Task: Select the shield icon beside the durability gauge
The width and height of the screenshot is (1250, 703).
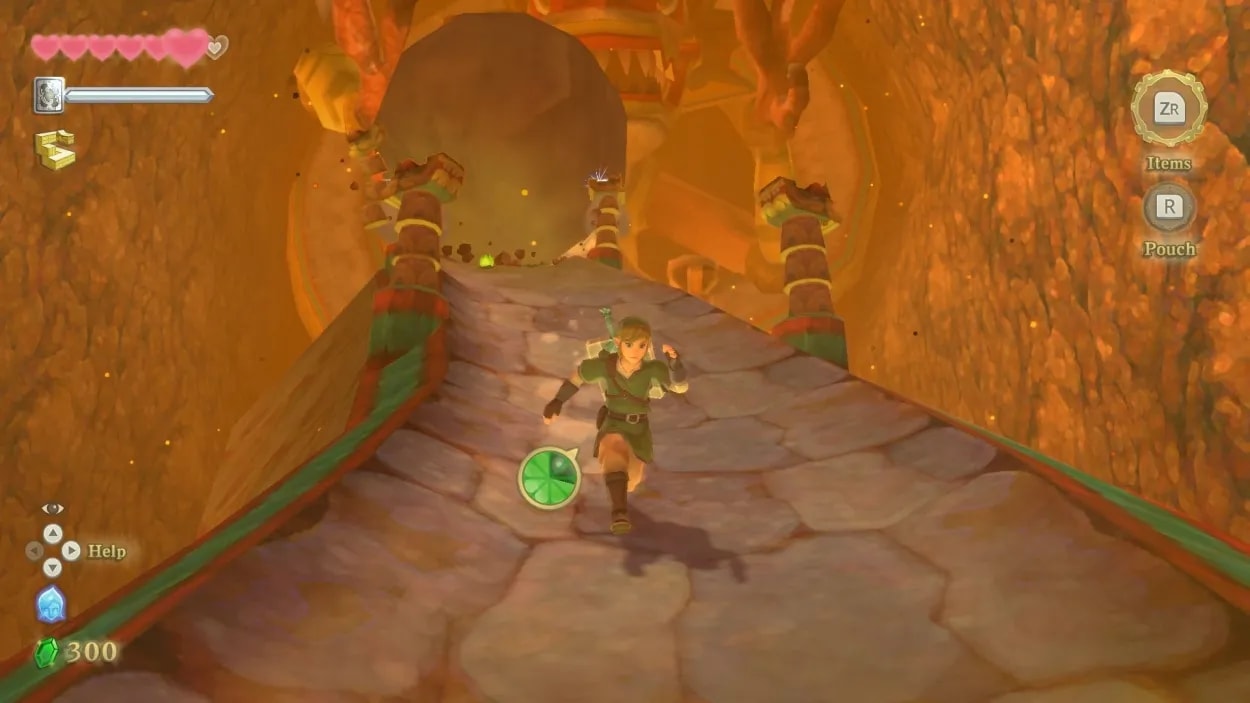Action: (49, 95)
